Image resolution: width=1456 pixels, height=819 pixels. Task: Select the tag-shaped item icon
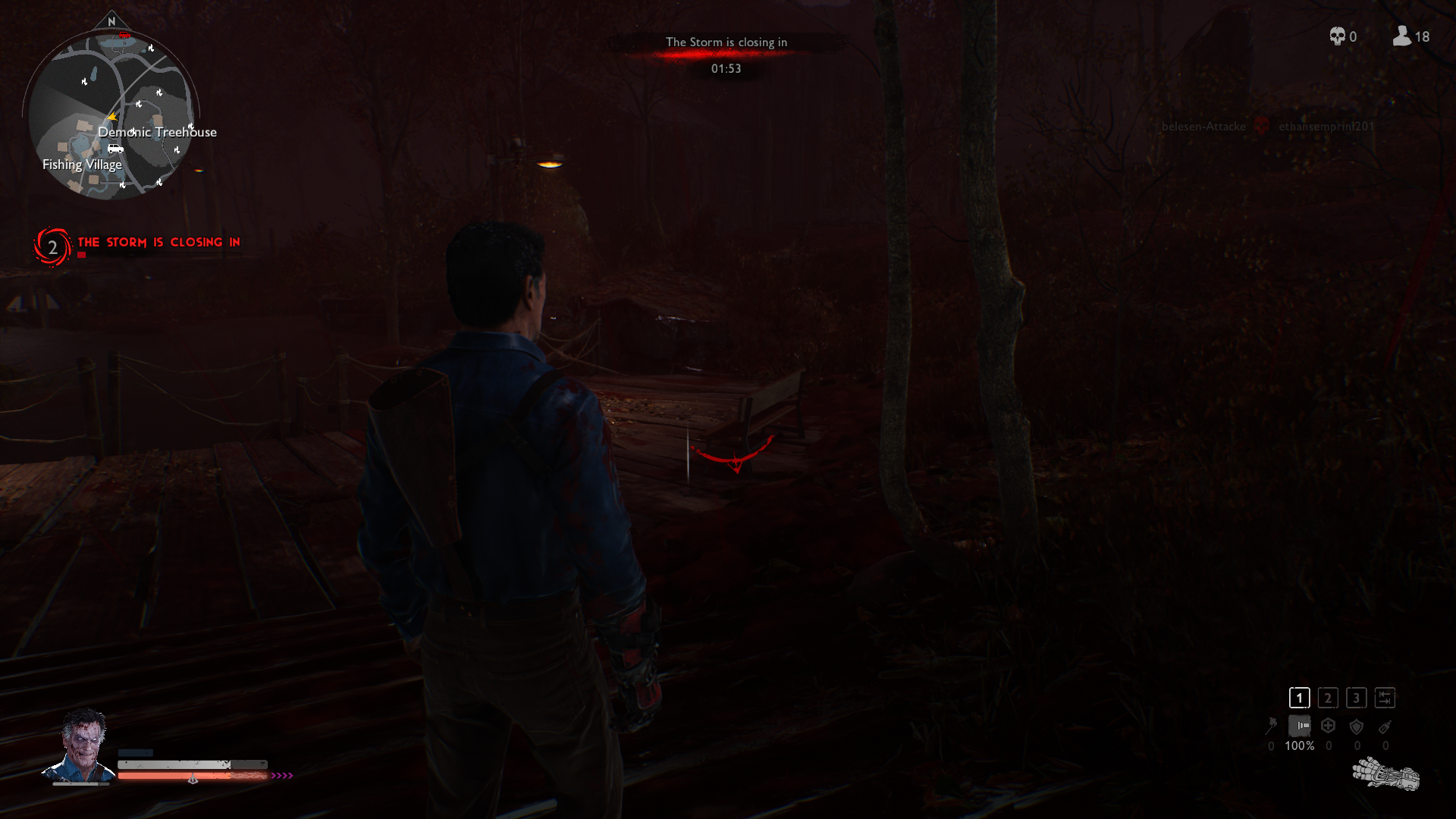pyautogui.click(x=1385, y=726)
